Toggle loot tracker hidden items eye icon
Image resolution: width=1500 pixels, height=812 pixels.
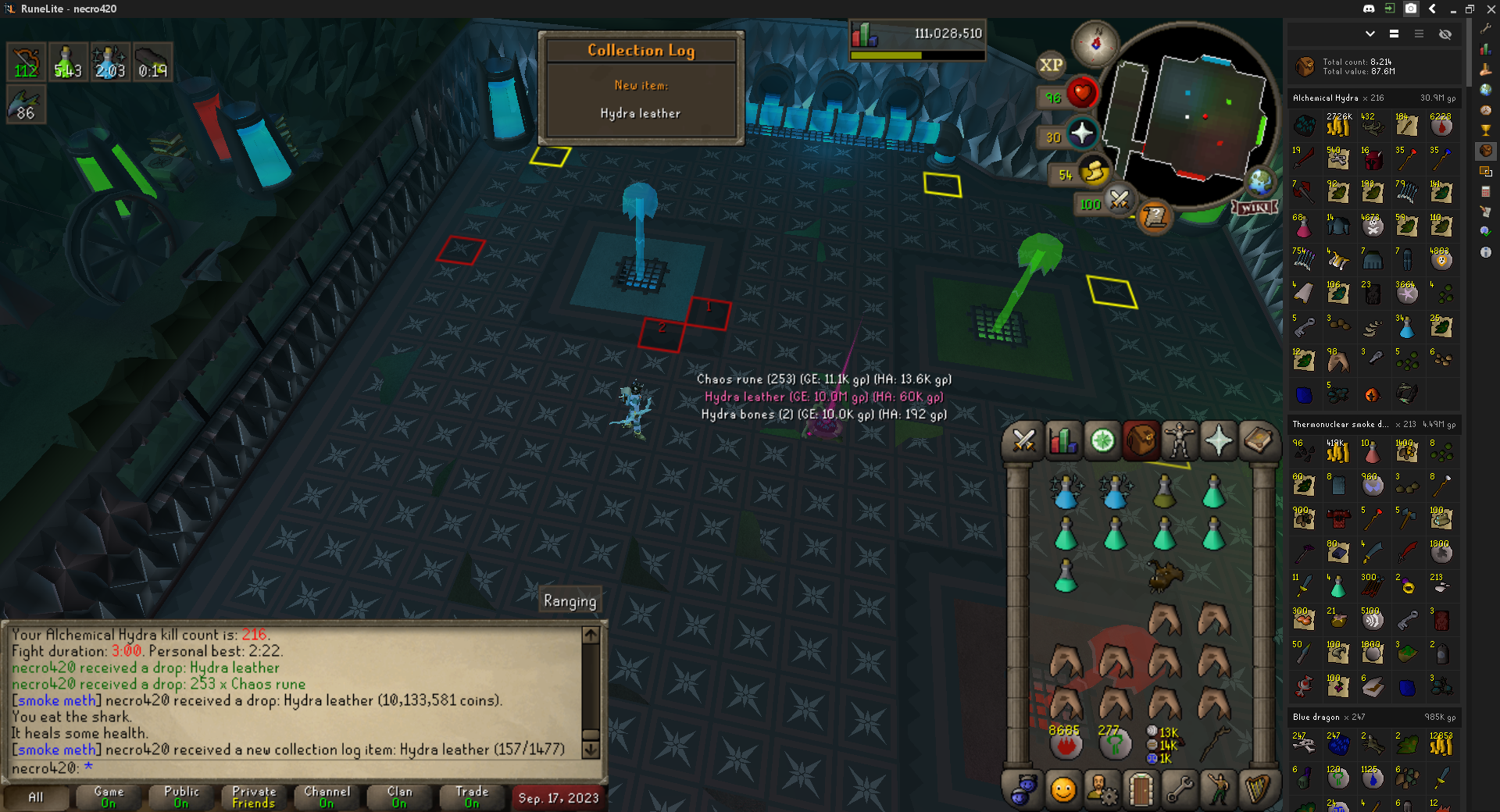1445,34
